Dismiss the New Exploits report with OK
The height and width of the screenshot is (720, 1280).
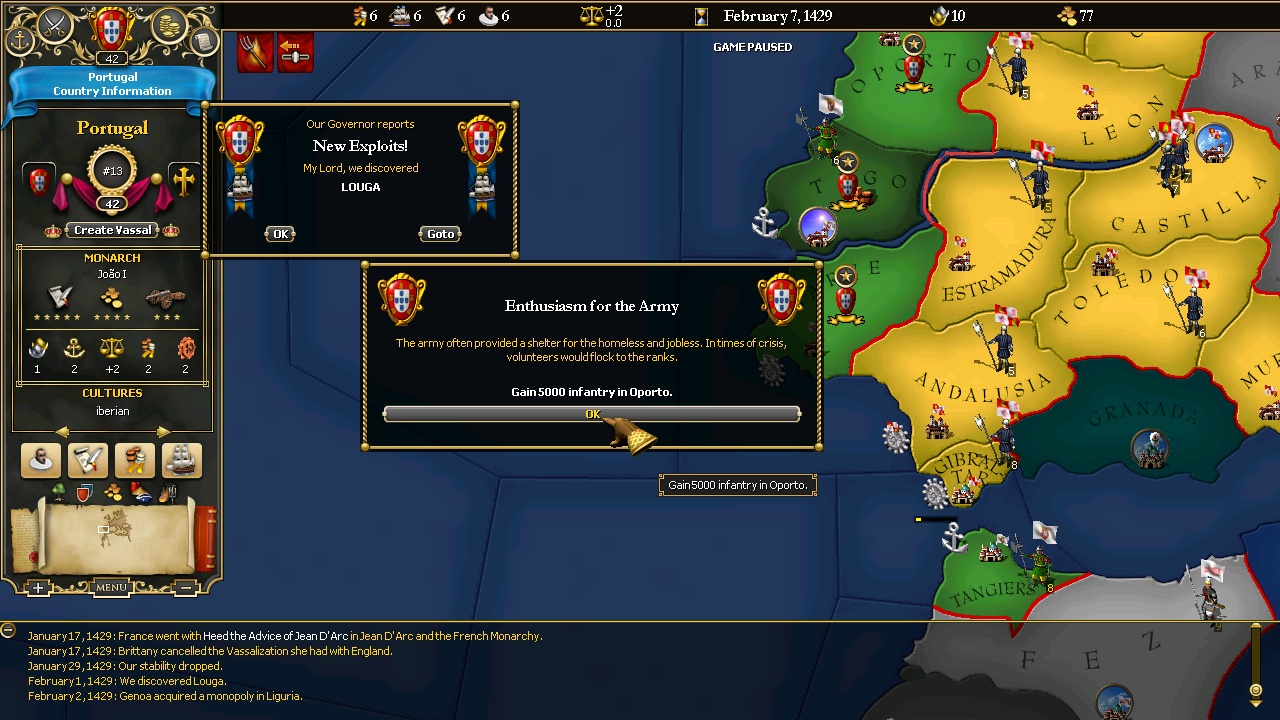click(x=280, y=234)
